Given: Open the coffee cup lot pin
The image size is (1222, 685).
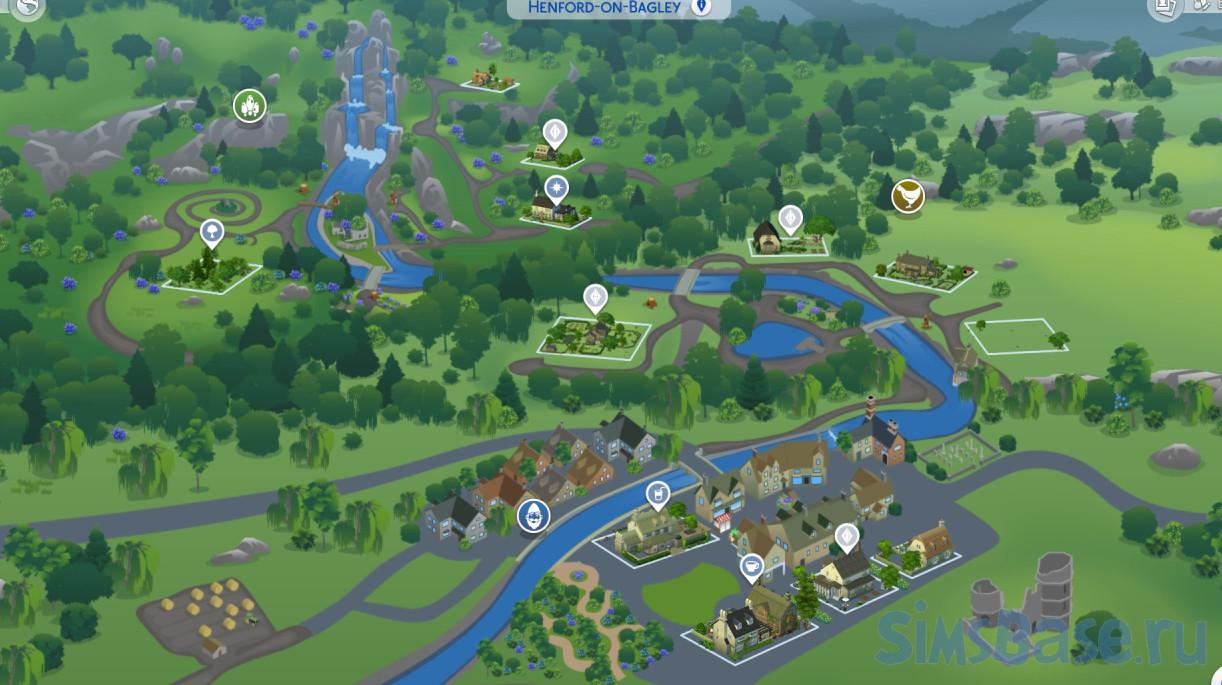Looking at the screenshot, I should pos(751,568).
